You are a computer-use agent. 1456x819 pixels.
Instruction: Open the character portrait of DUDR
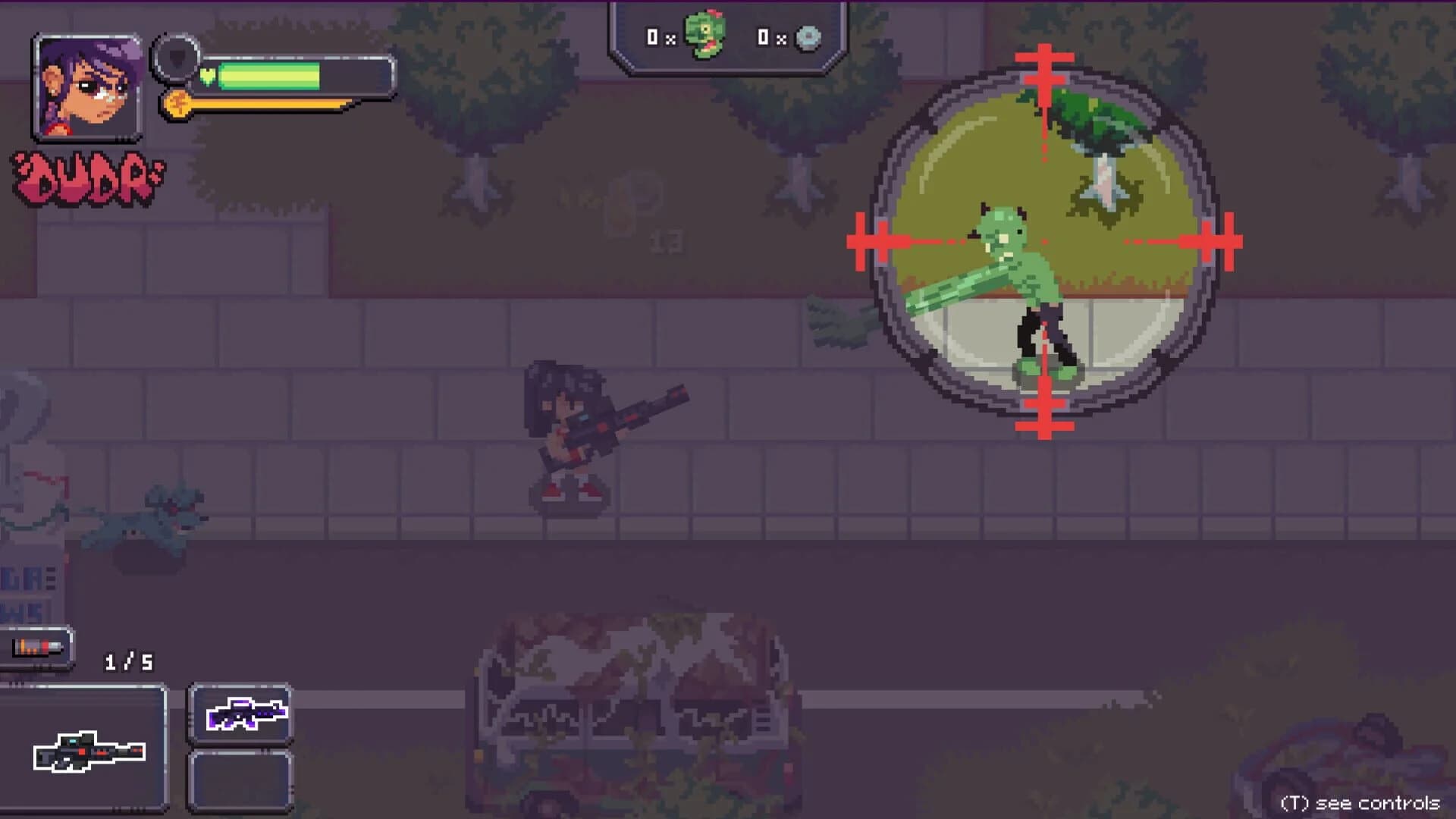[x=87, y=87]
